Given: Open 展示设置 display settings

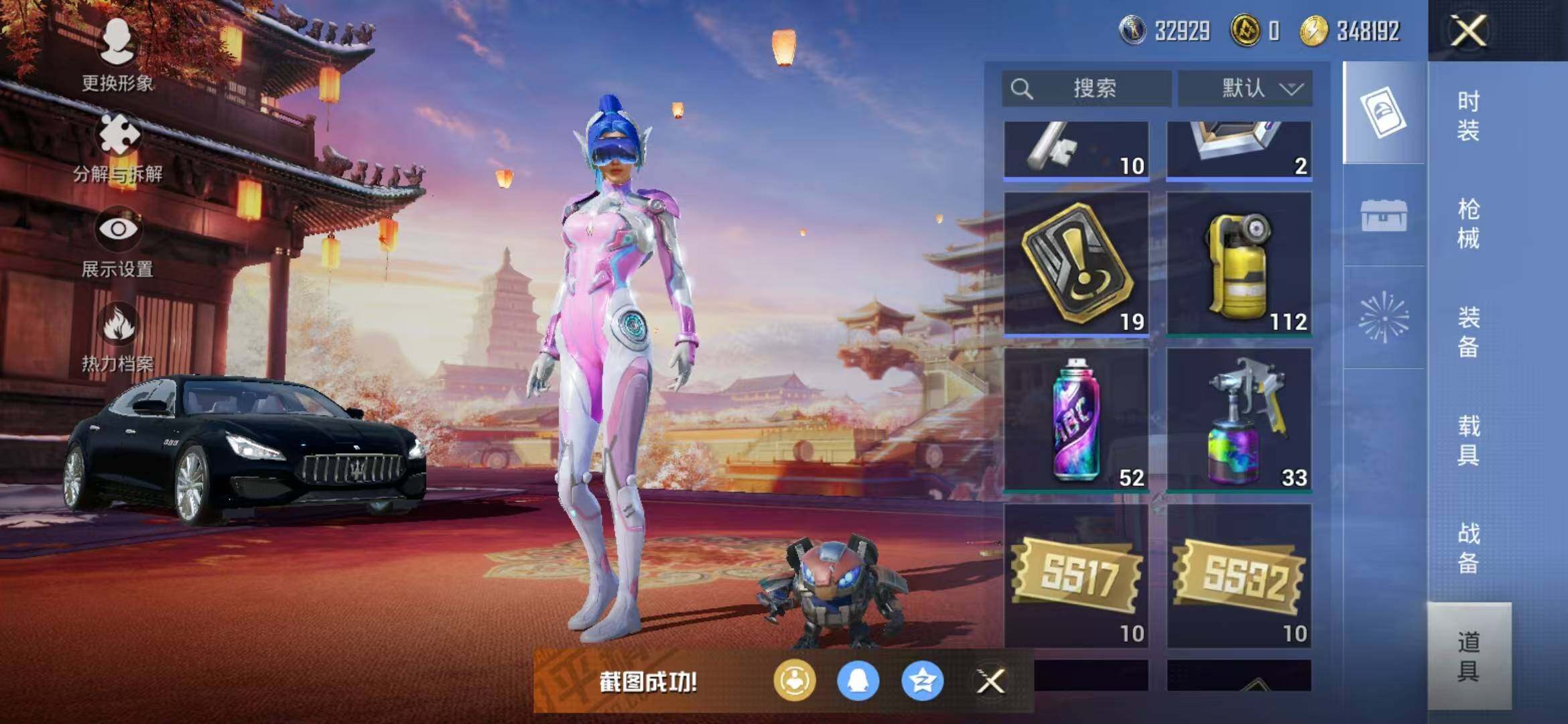Looking at the screenshot, I should point(118,241).
